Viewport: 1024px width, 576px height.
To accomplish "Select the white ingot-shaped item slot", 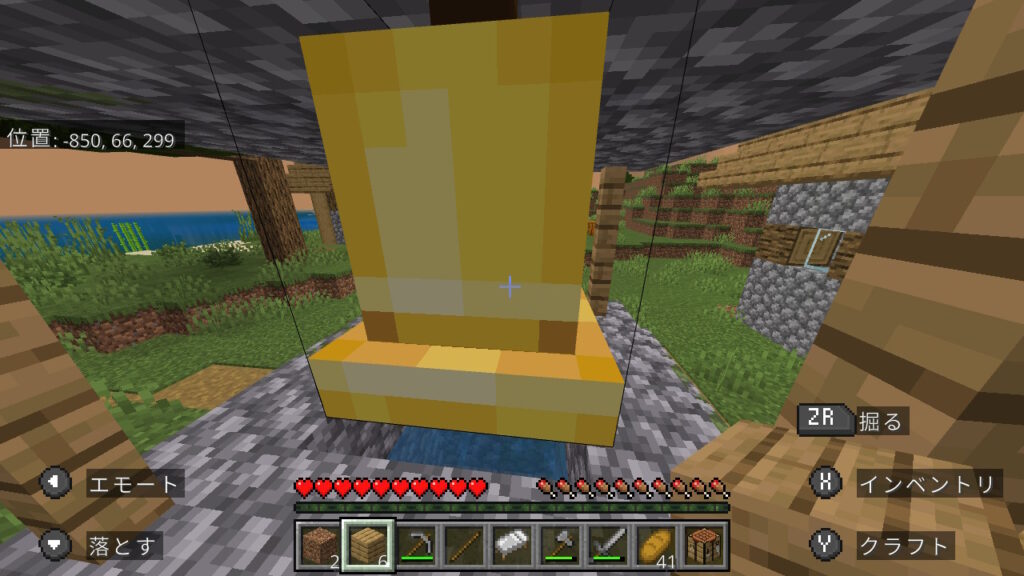I will coord(512,546).
